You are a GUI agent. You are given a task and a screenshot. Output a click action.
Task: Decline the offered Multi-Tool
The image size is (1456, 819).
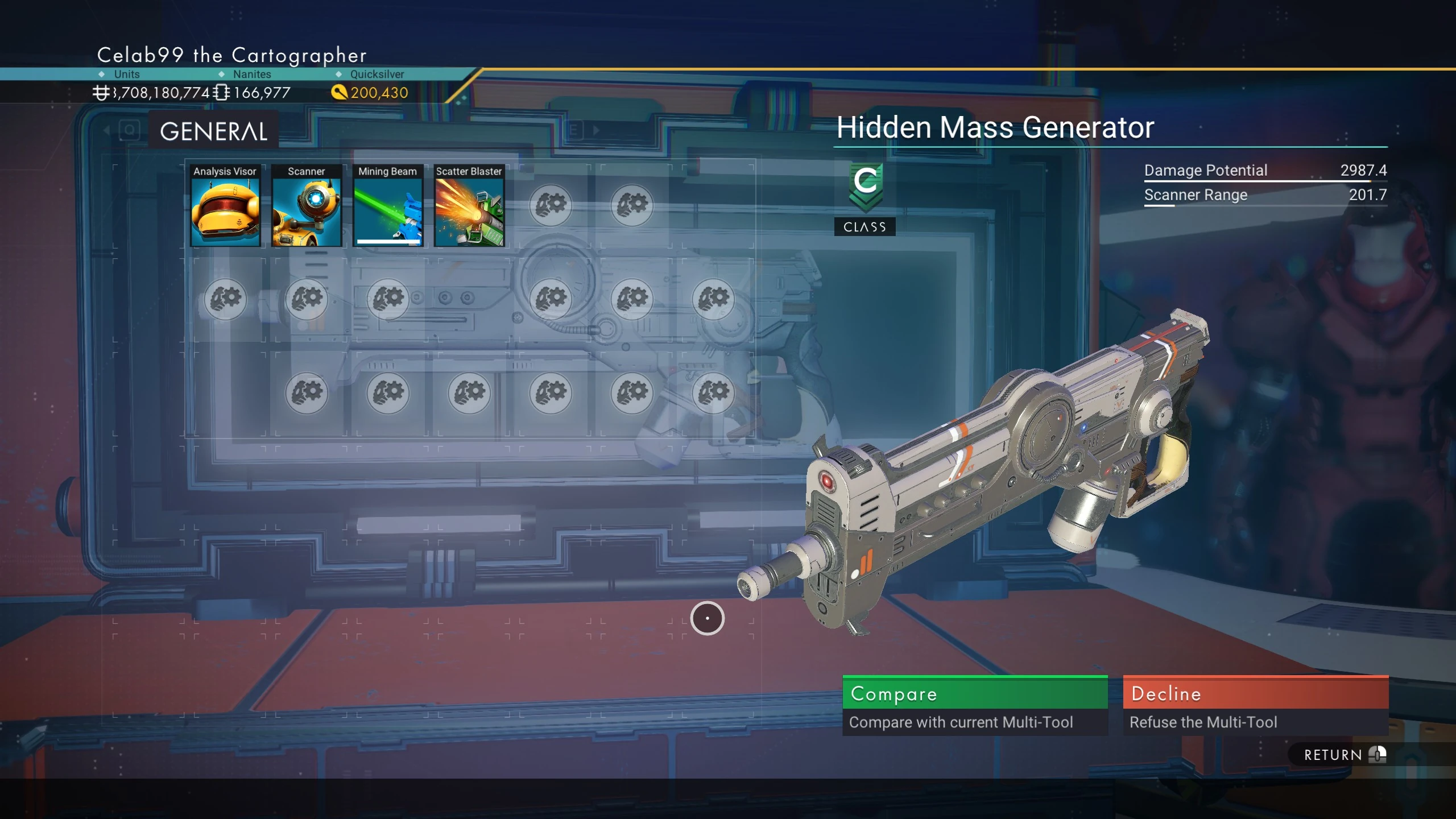(x=1255, y=705)
